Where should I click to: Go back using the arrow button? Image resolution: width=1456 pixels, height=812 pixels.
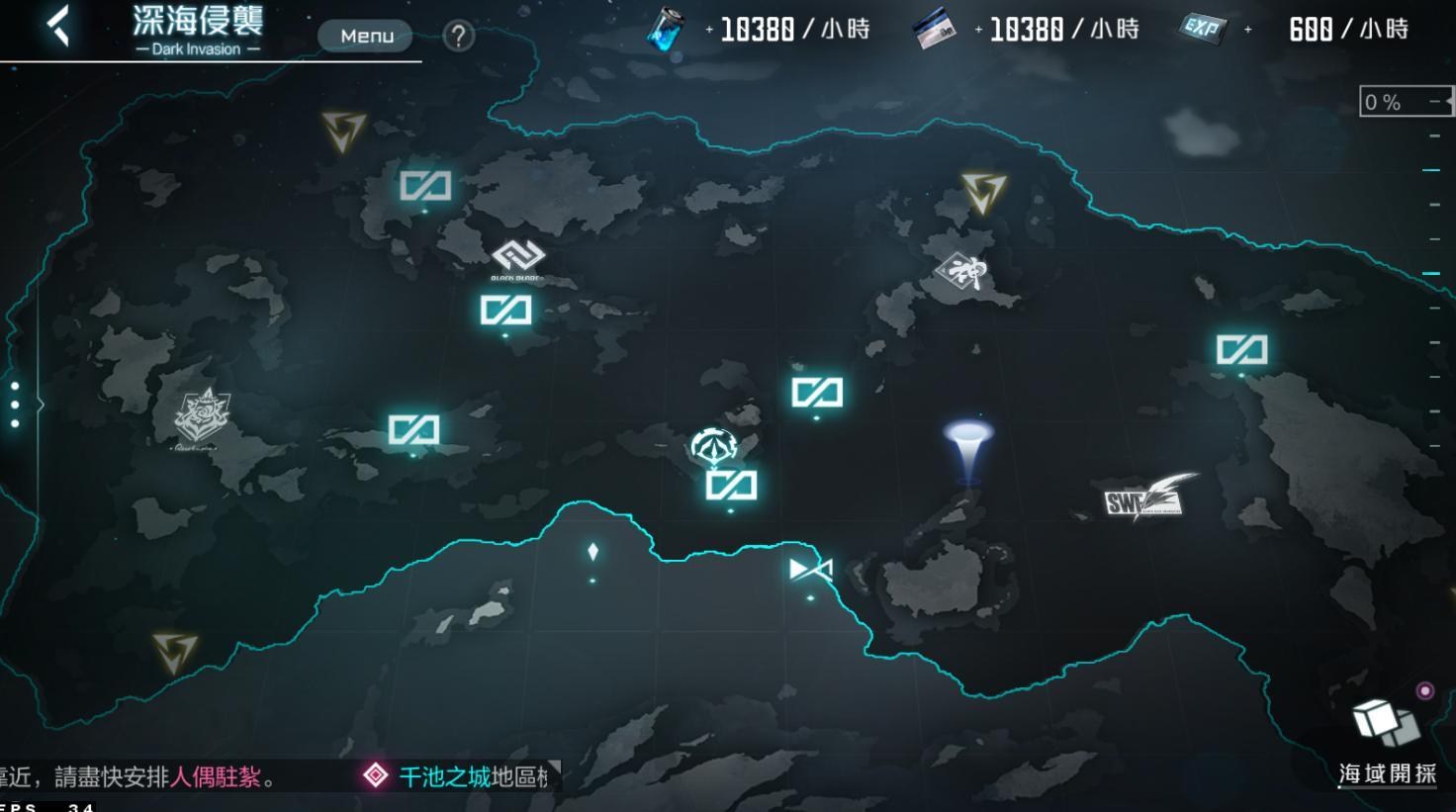click(x=59, y=27)
